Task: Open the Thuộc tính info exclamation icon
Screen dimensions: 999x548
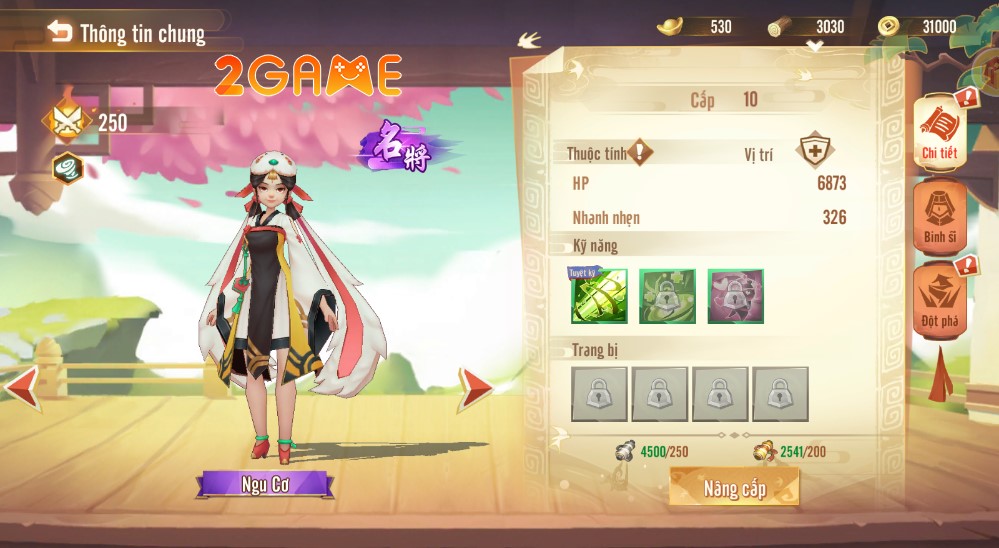Action: click(x=640, y=152)
